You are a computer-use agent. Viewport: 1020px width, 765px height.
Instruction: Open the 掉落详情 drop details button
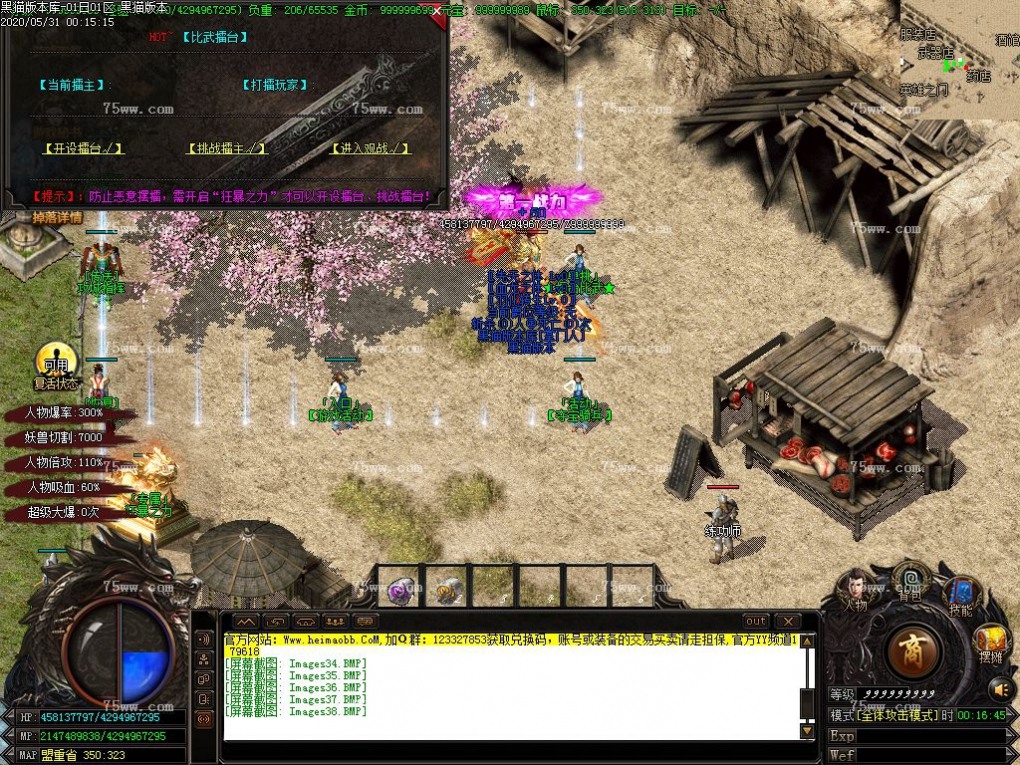(x=56, y=217)
